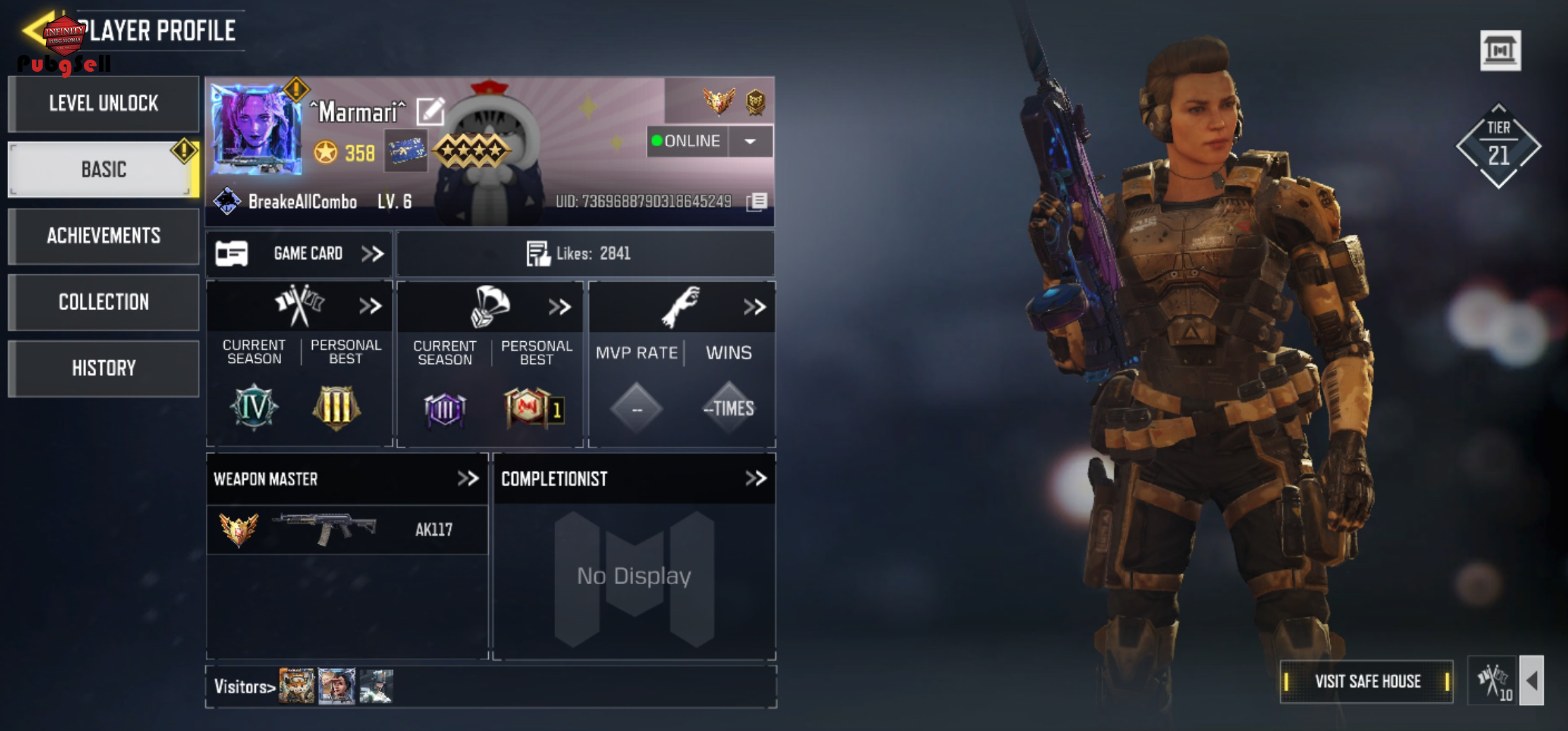Open battle royale rank details
The width and height of the screenshot is (1568, 731).
pos(560,307)
